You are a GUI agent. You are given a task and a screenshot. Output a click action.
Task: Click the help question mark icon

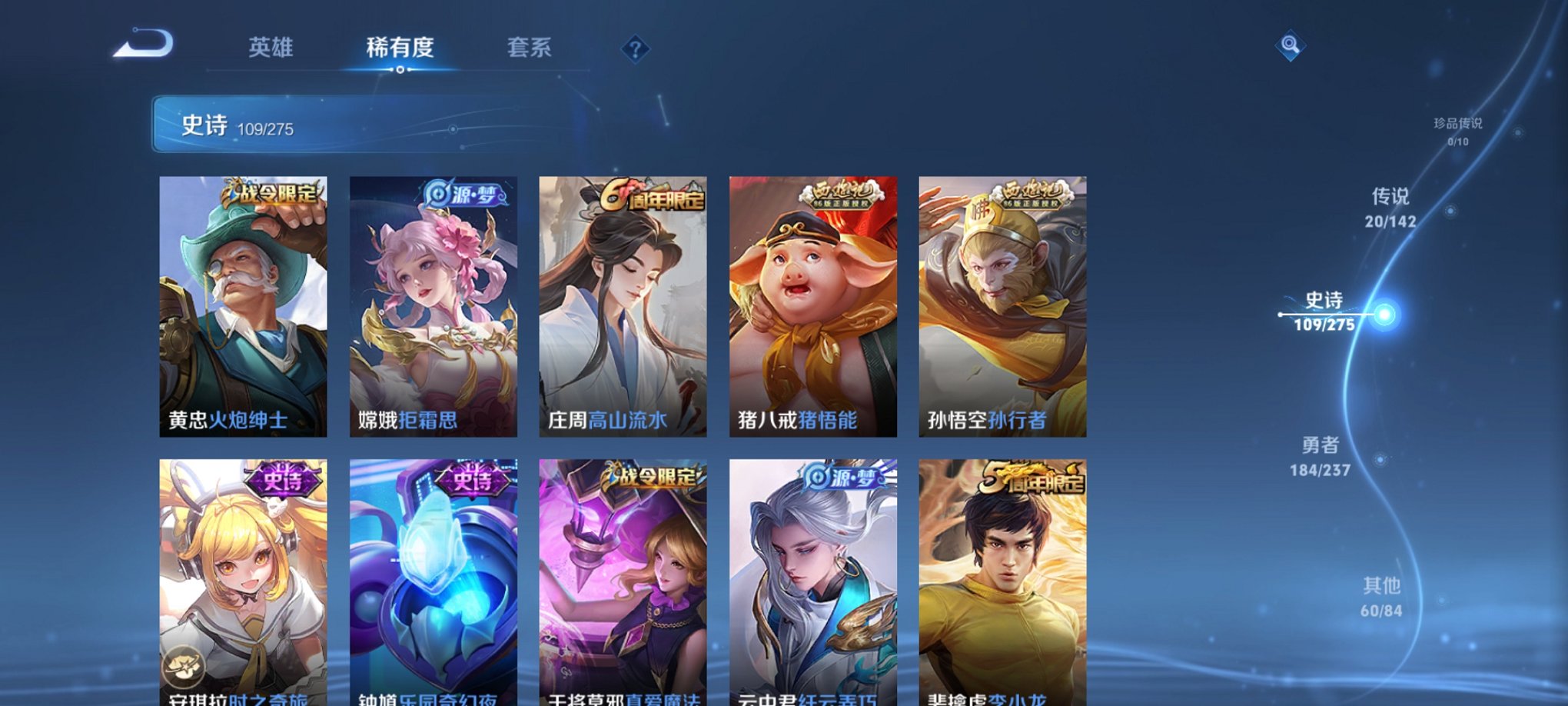pos(634,50)
